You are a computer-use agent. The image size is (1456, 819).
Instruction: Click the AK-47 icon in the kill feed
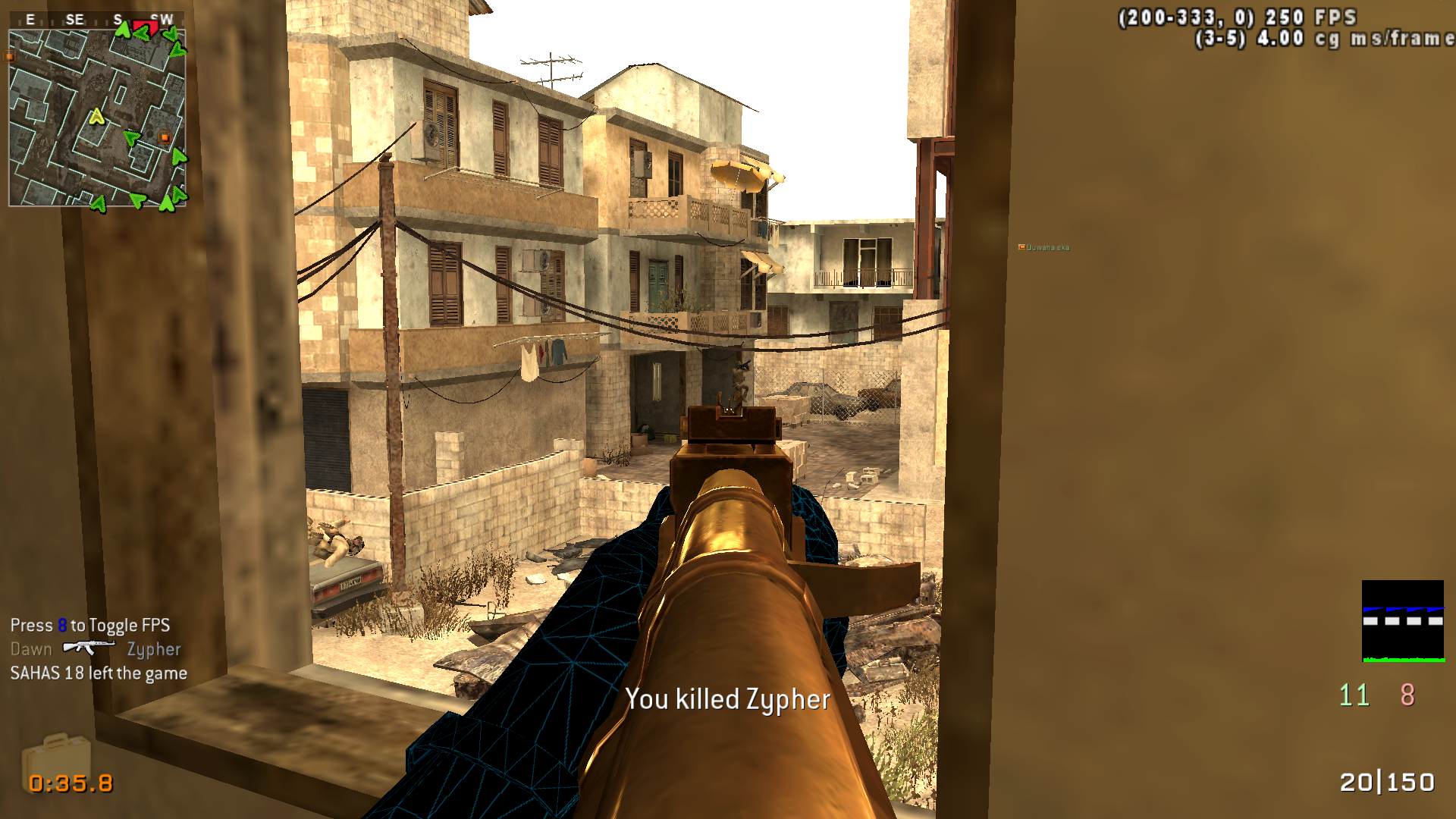89,648
